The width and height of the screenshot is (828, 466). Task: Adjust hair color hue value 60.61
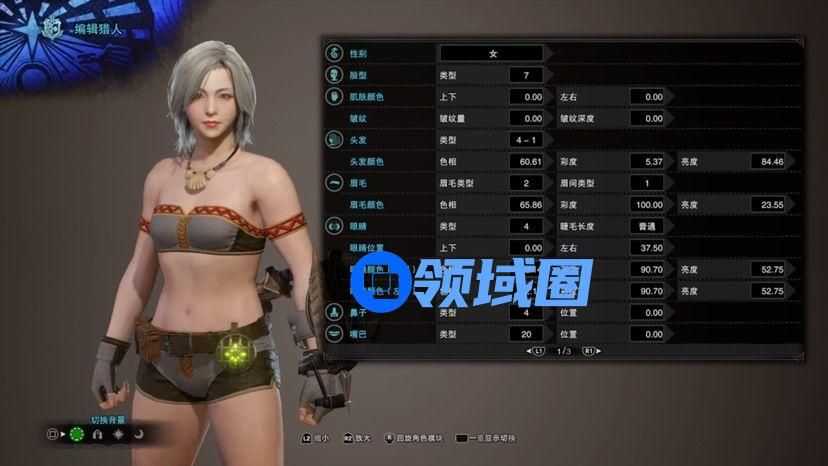pyautogui.click(x=525, y=161)
